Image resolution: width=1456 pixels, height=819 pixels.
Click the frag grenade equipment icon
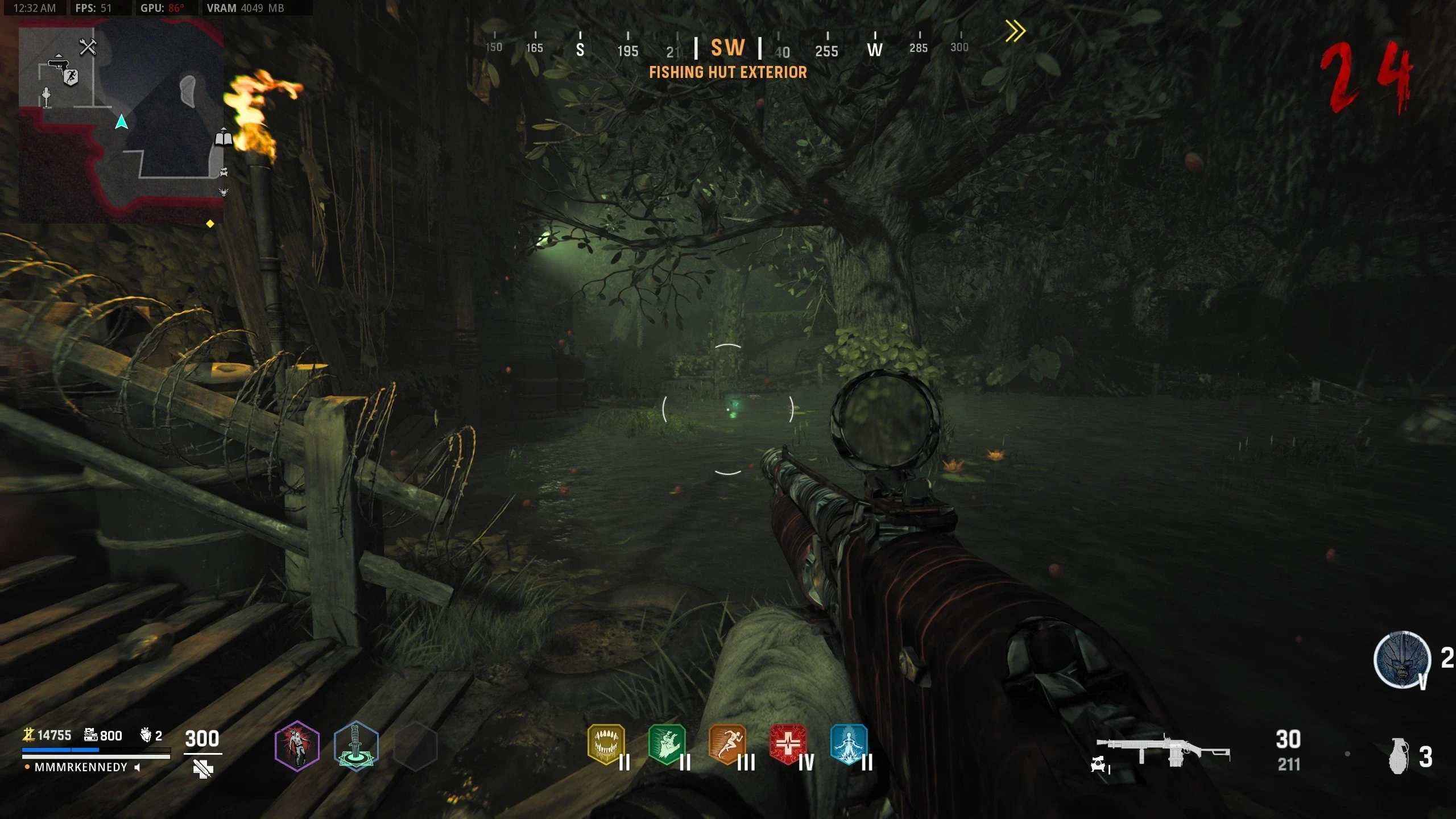[x=1399, y=756]
